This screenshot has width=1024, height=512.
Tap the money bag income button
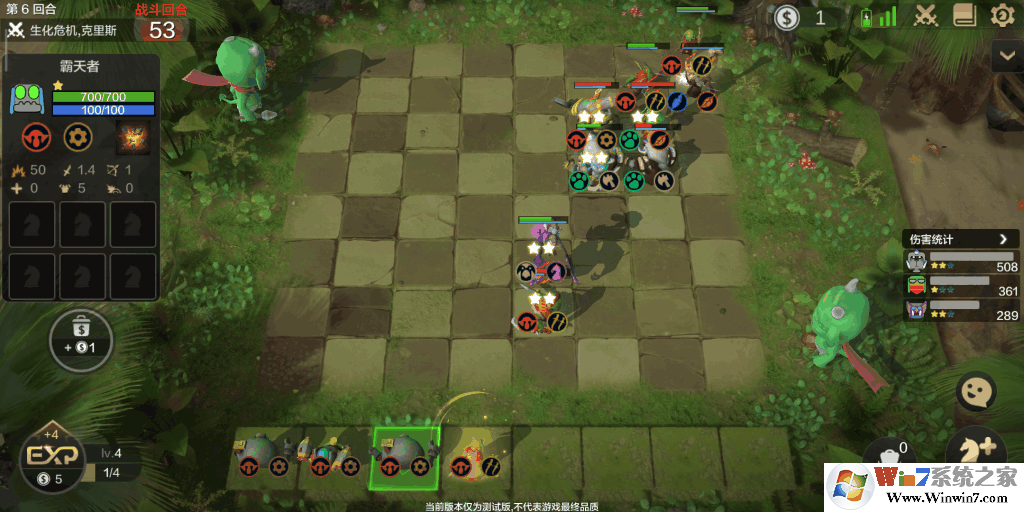click(x=81, y=339)
